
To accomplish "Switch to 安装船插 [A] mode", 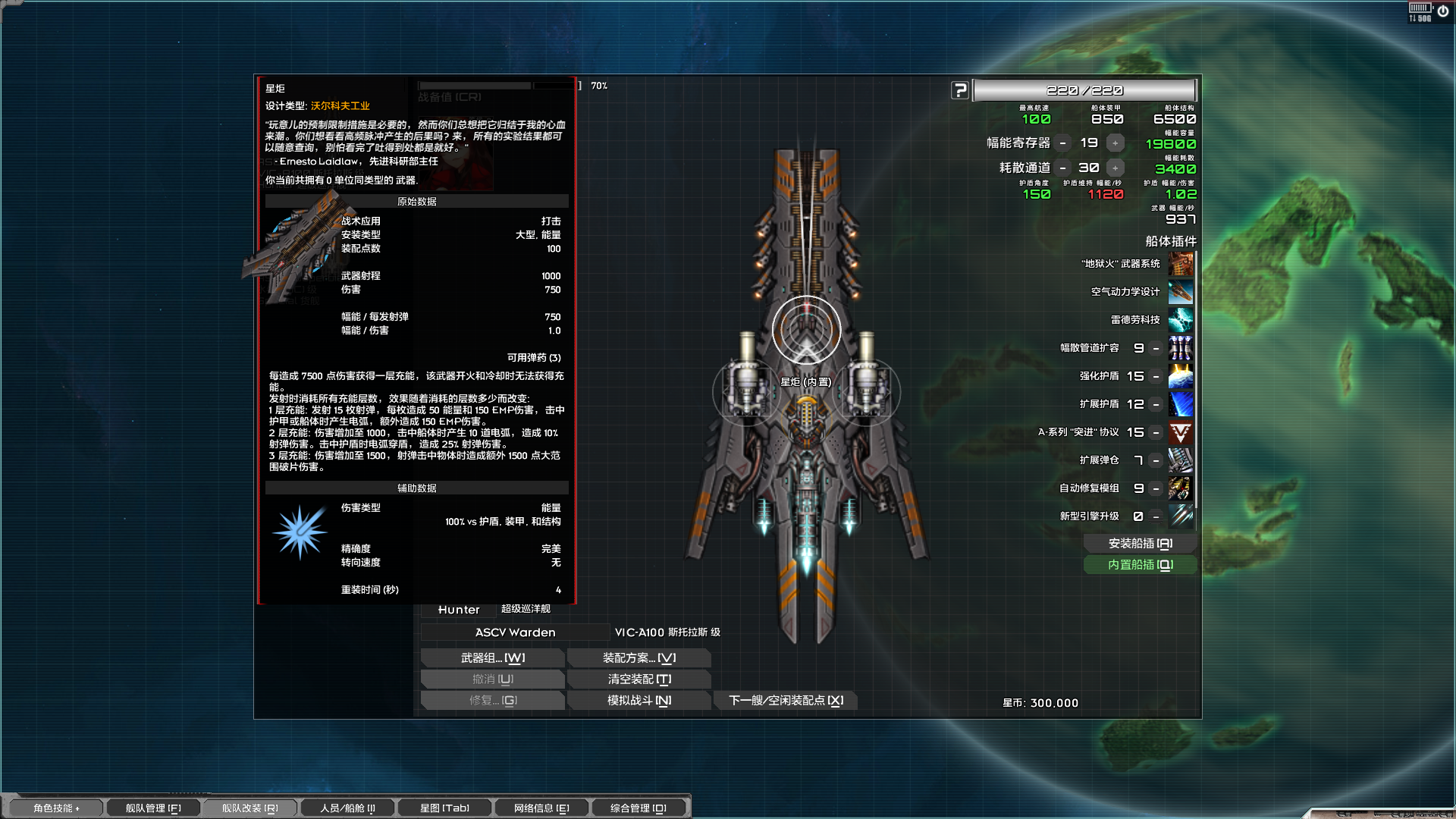I will [x=1140, y=543].
